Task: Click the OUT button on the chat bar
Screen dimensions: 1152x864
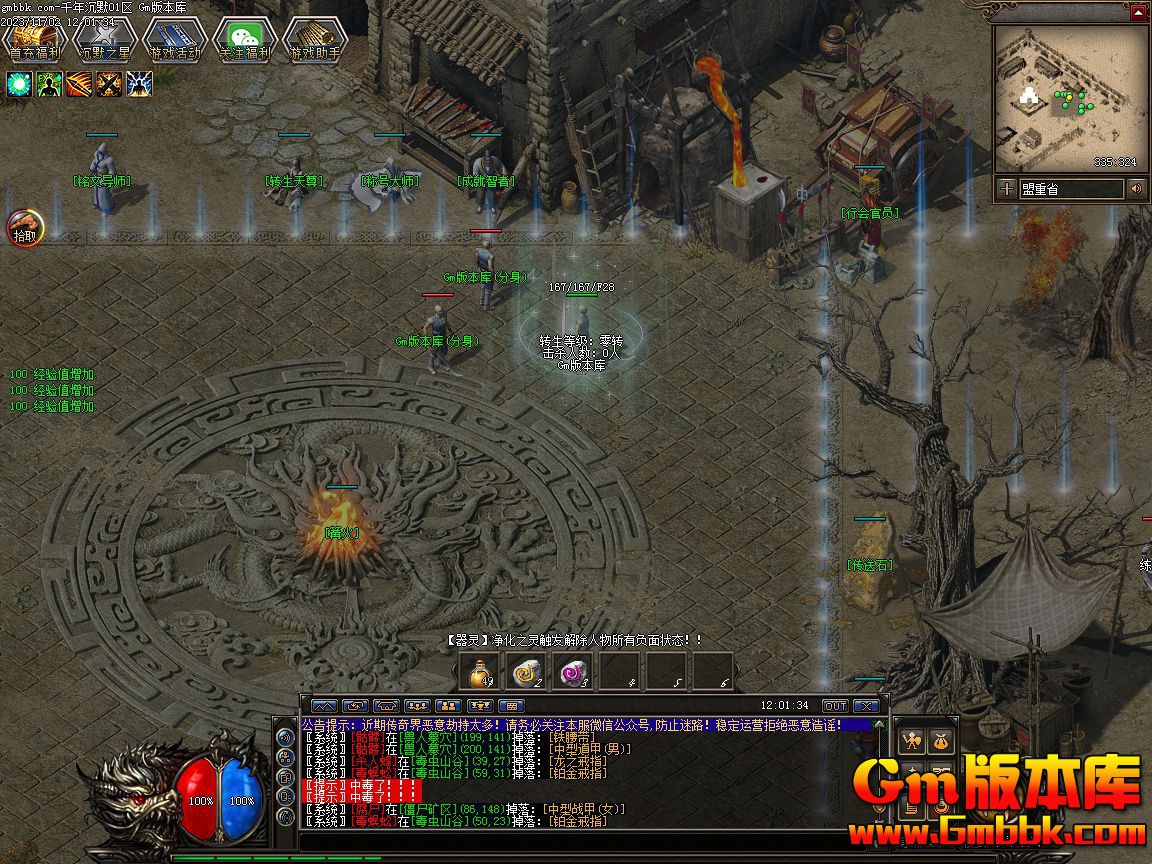Action: [835, 706]
